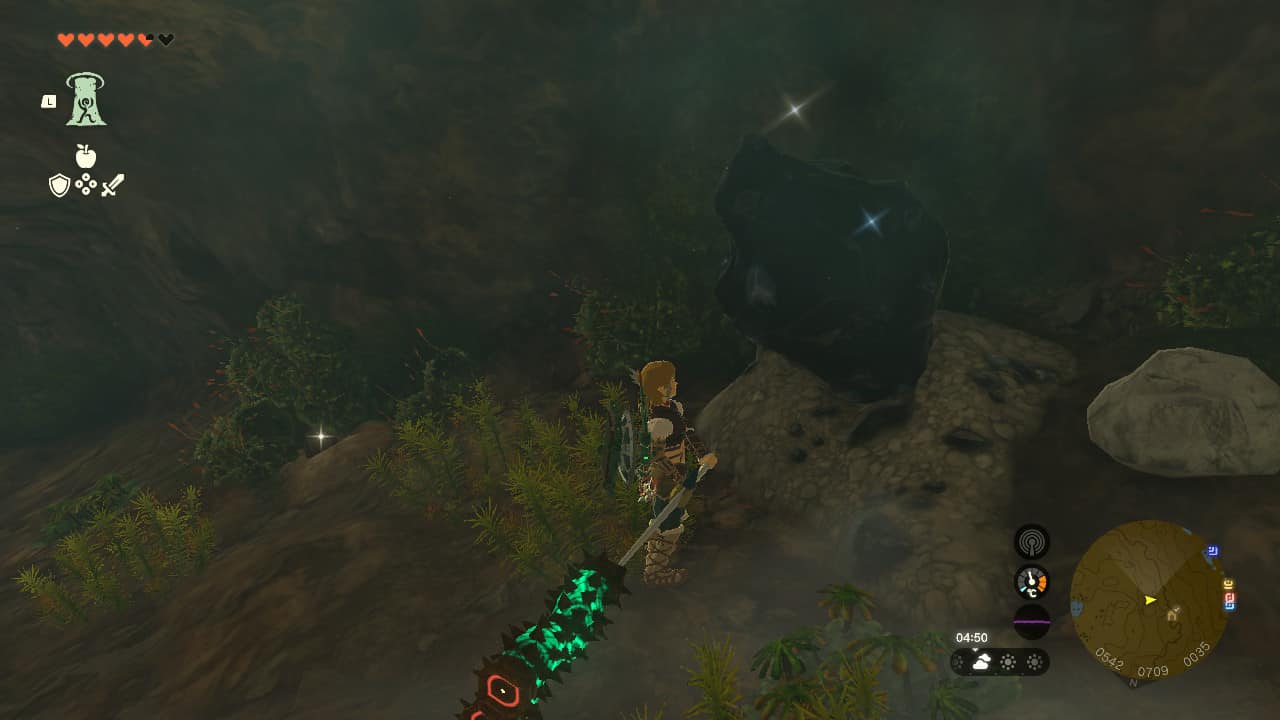Screen dimensions: 1280x720
Task: Activate the Ascend ability icon
Action: 87,100
